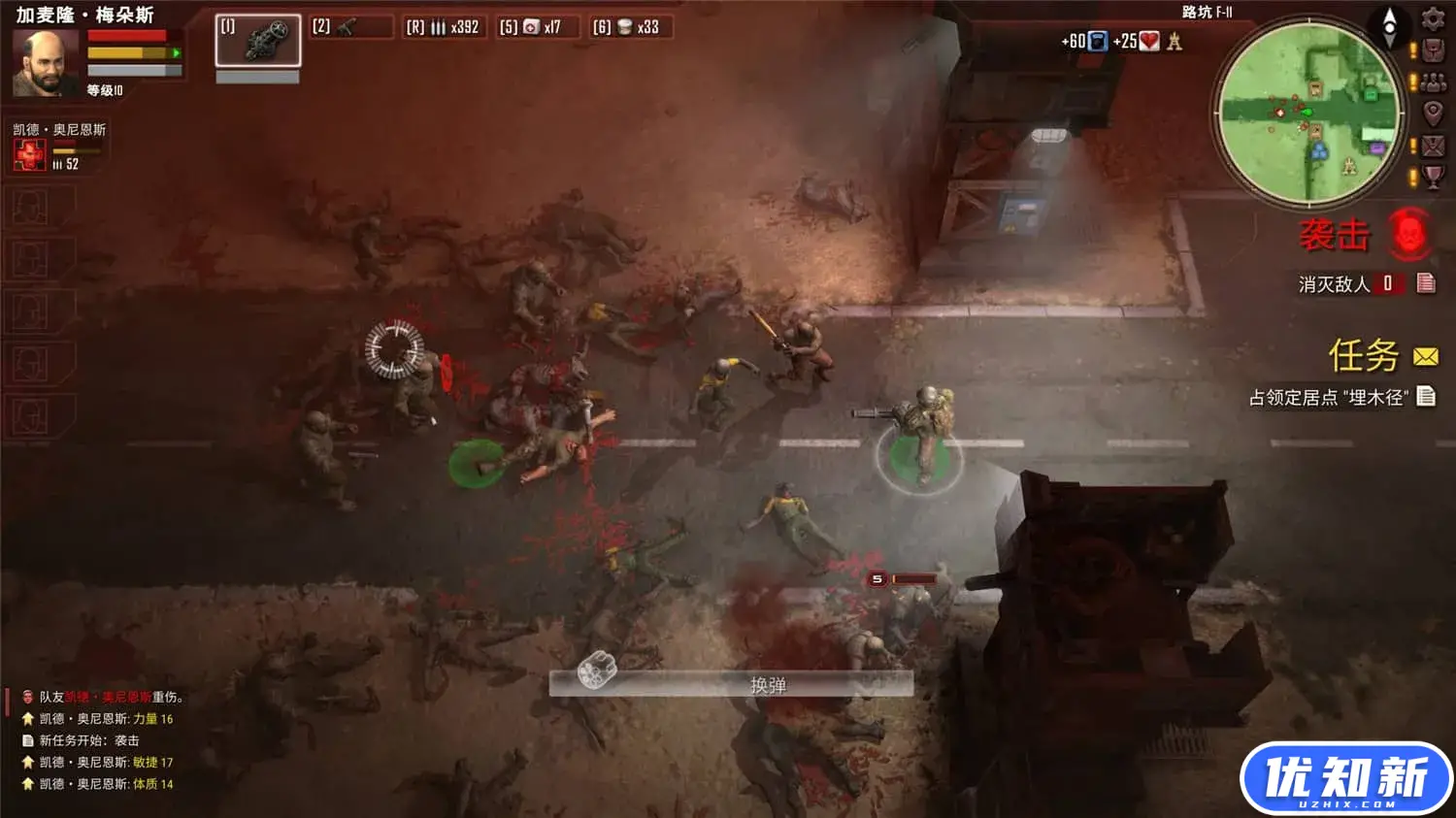Open the backpack inventory

coord(1433,51)
